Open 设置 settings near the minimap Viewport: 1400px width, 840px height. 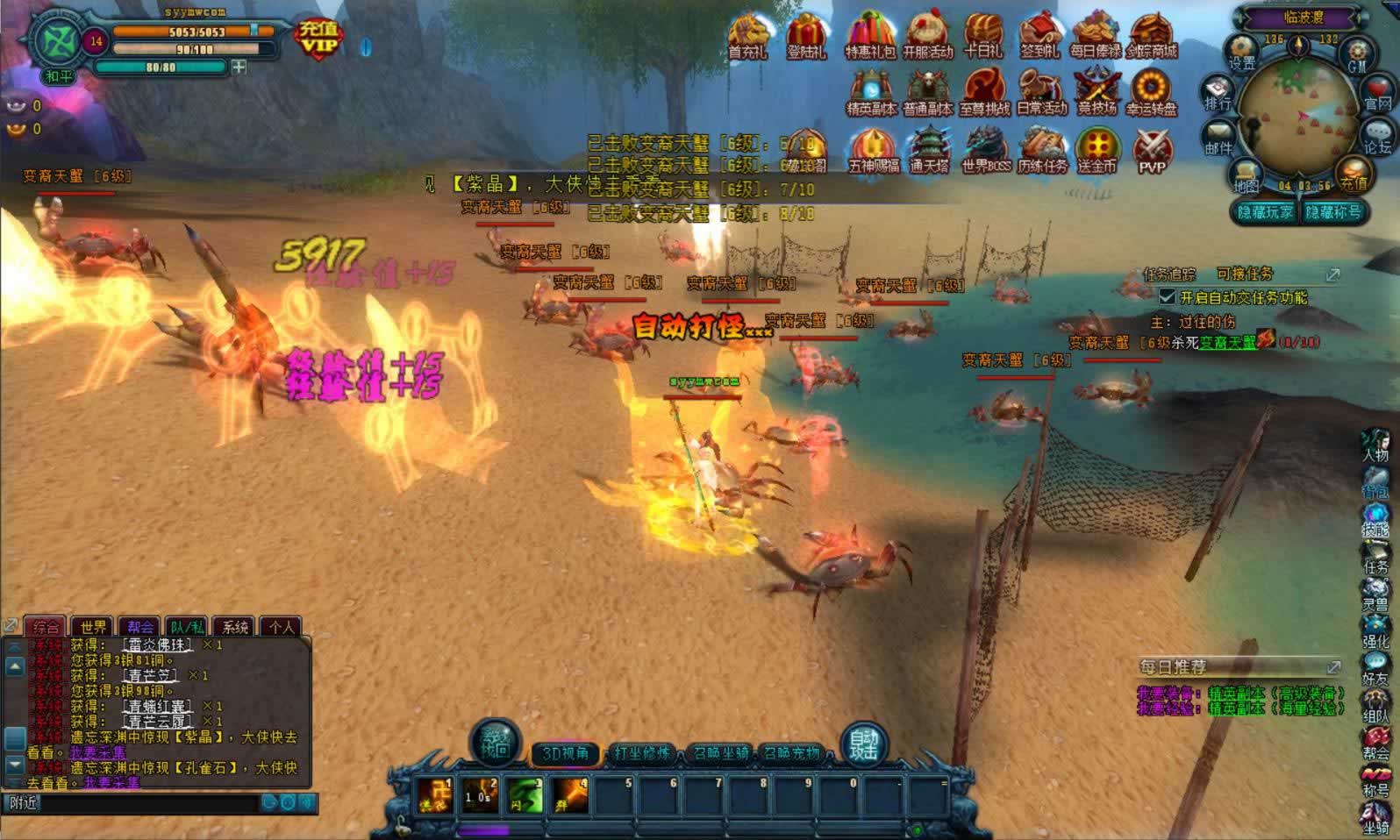[x=1241, y=53]
